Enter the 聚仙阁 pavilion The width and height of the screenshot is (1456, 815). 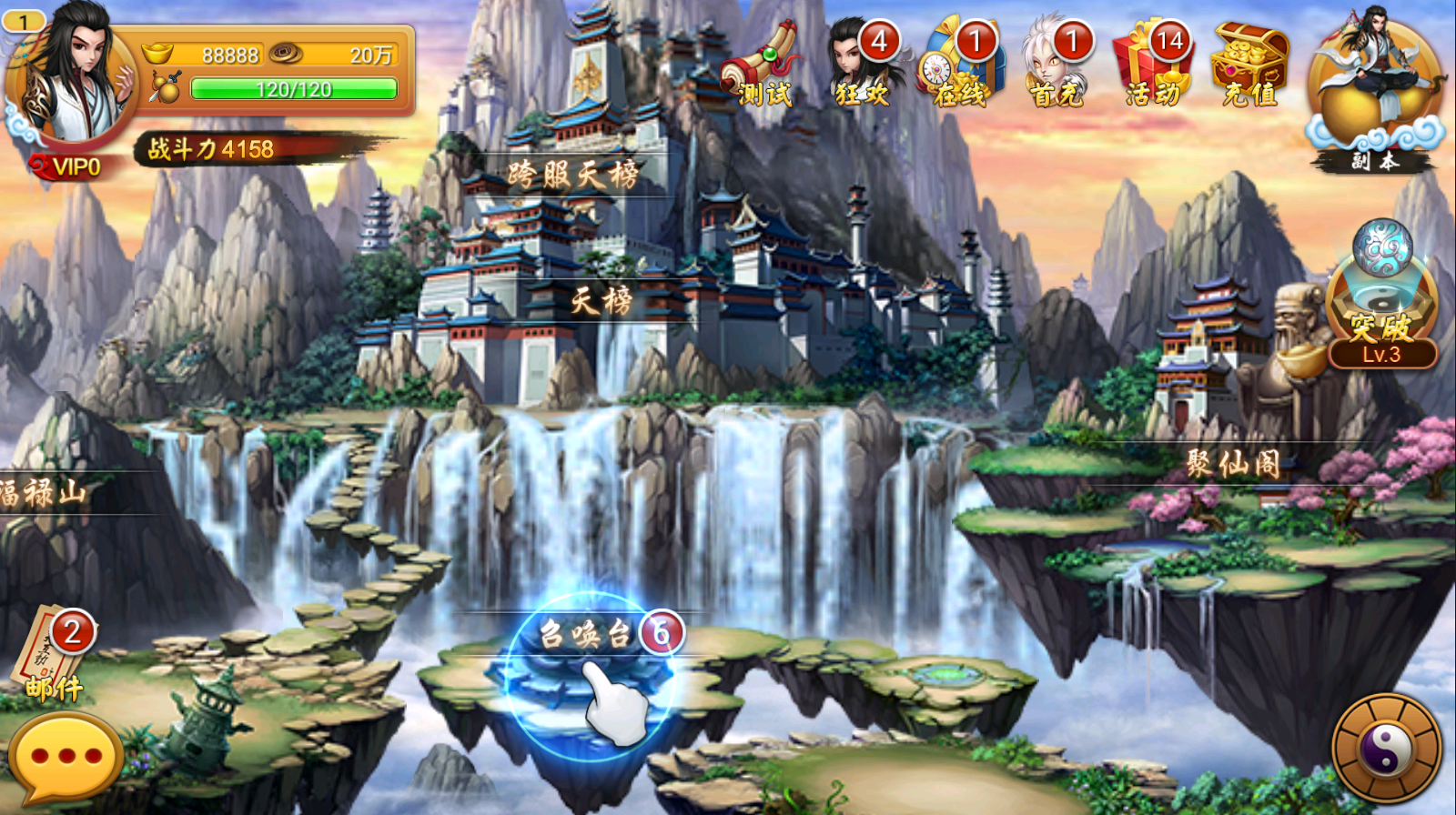tap(1233, 464)
